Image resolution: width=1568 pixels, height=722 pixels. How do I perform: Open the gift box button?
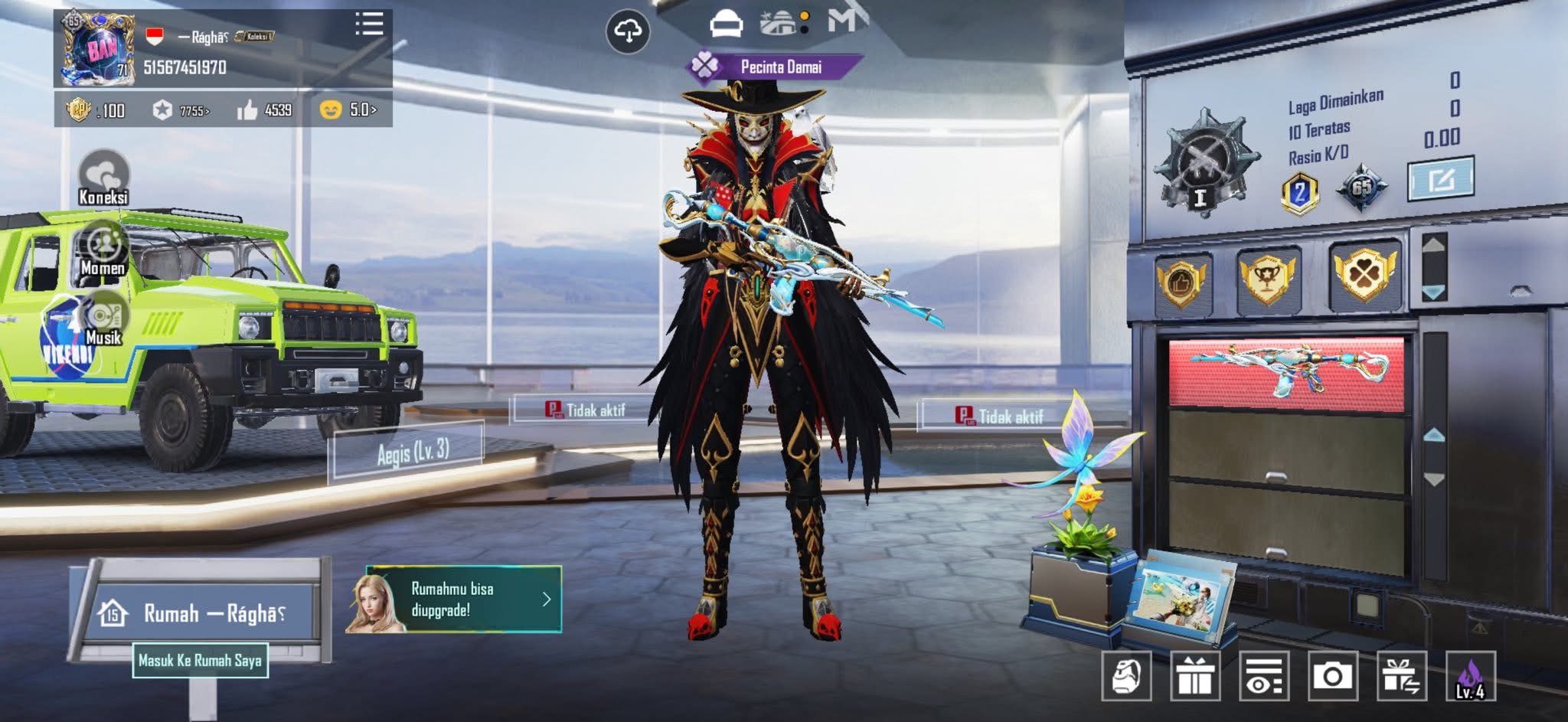pyautogui.click(x=1194, y=676)
